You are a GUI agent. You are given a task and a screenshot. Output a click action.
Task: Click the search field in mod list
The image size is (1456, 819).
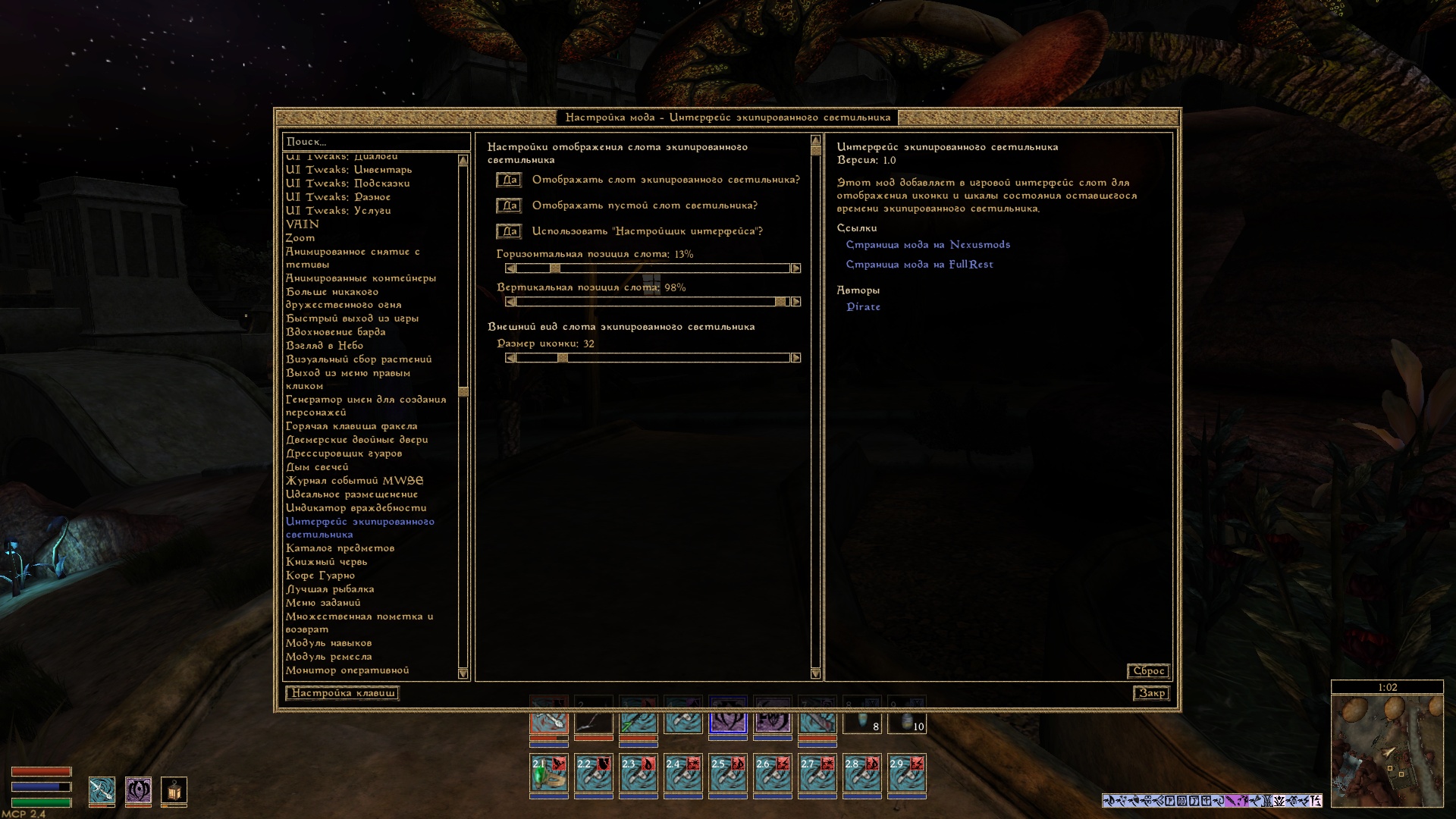pos(375,142)
